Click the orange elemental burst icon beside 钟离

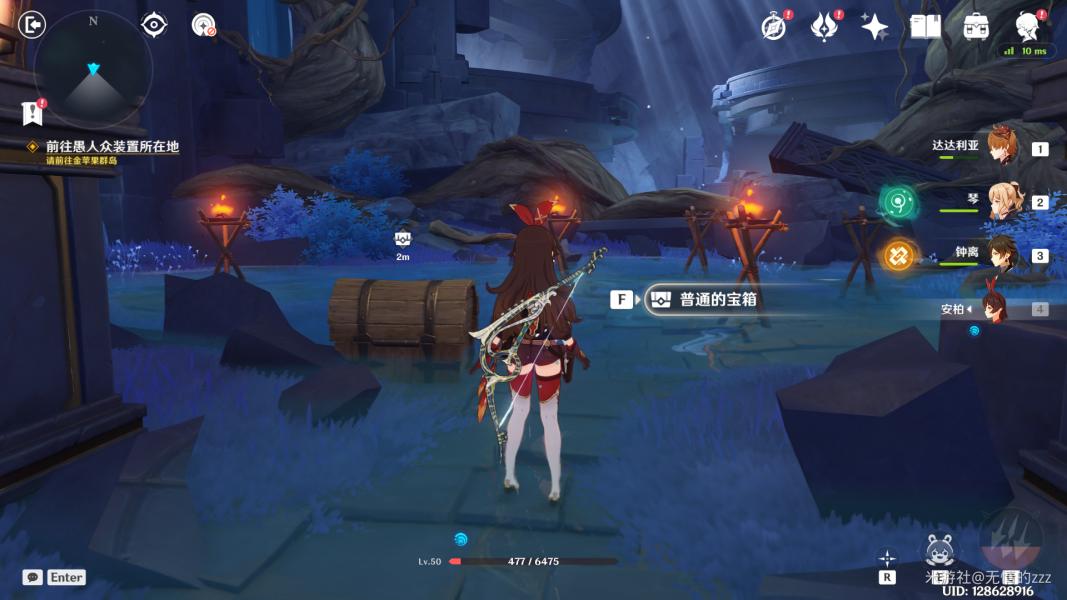click(898, 256)
